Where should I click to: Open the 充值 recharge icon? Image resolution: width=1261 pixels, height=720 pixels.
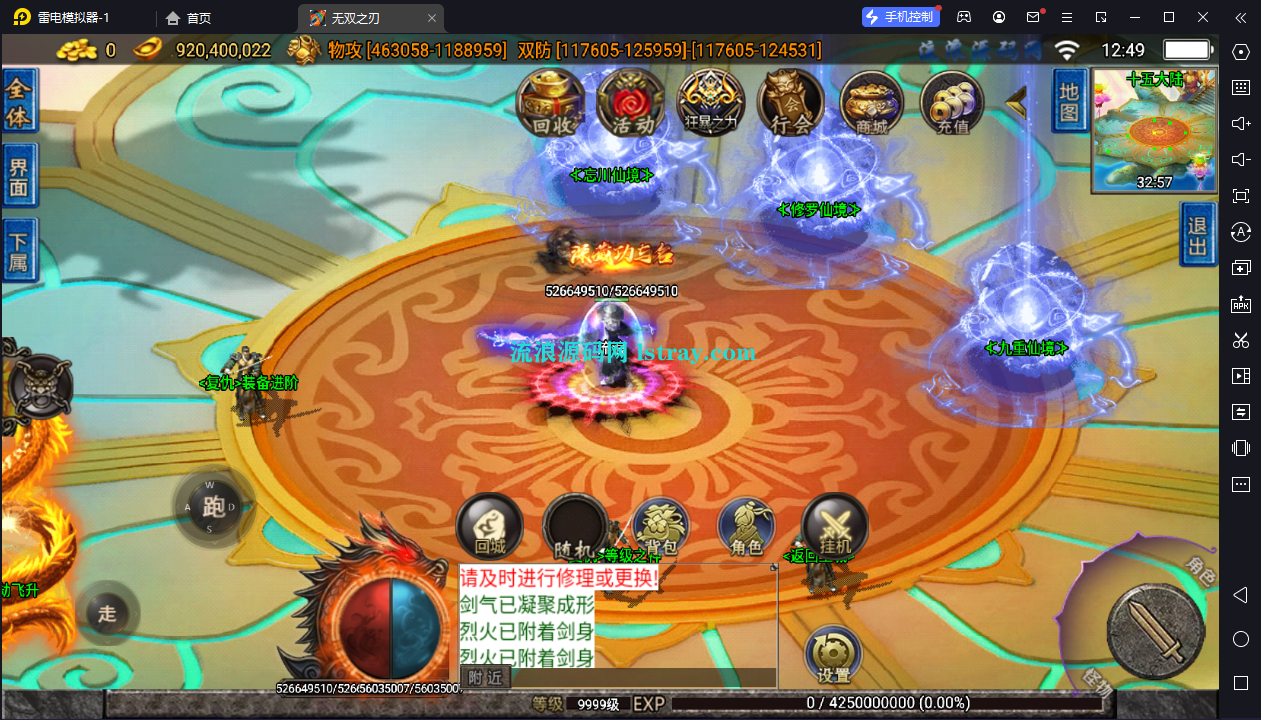(x=951, y=103)
